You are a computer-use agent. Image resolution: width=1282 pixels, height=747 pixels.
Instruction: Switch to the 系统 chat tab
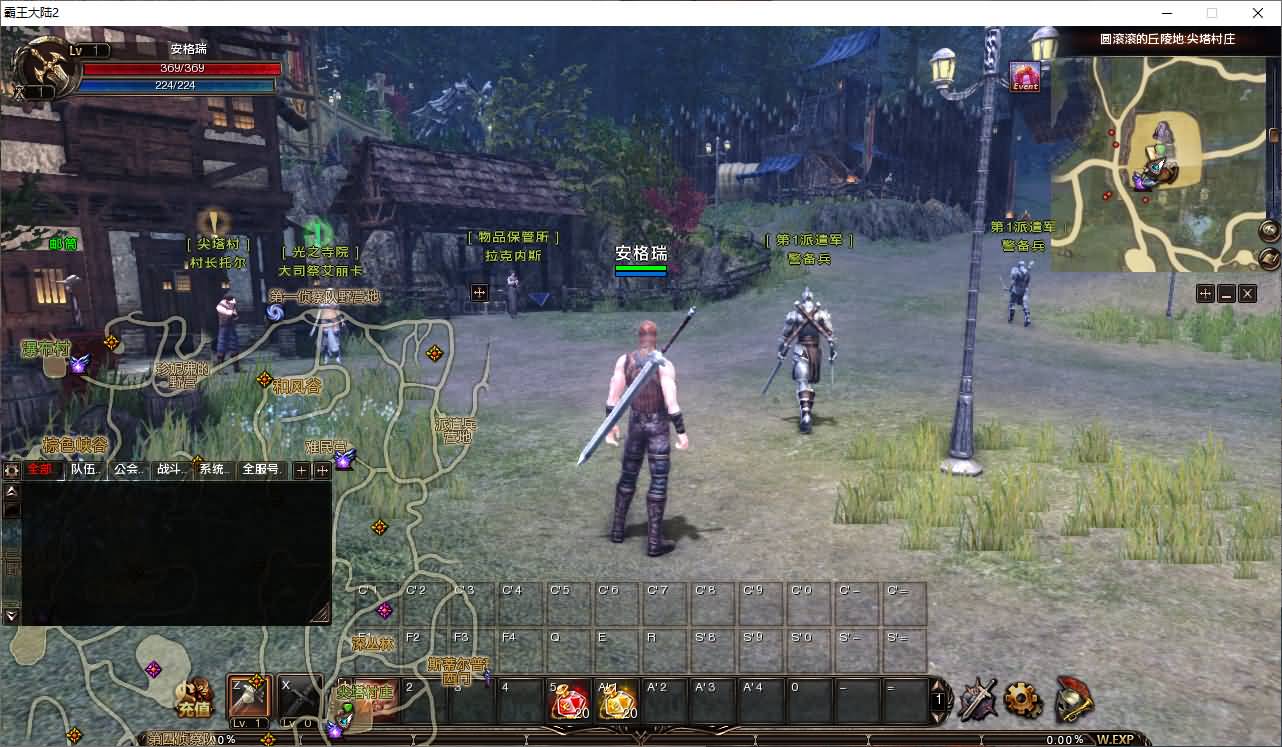pyautogui.click(x=211, y=470)
